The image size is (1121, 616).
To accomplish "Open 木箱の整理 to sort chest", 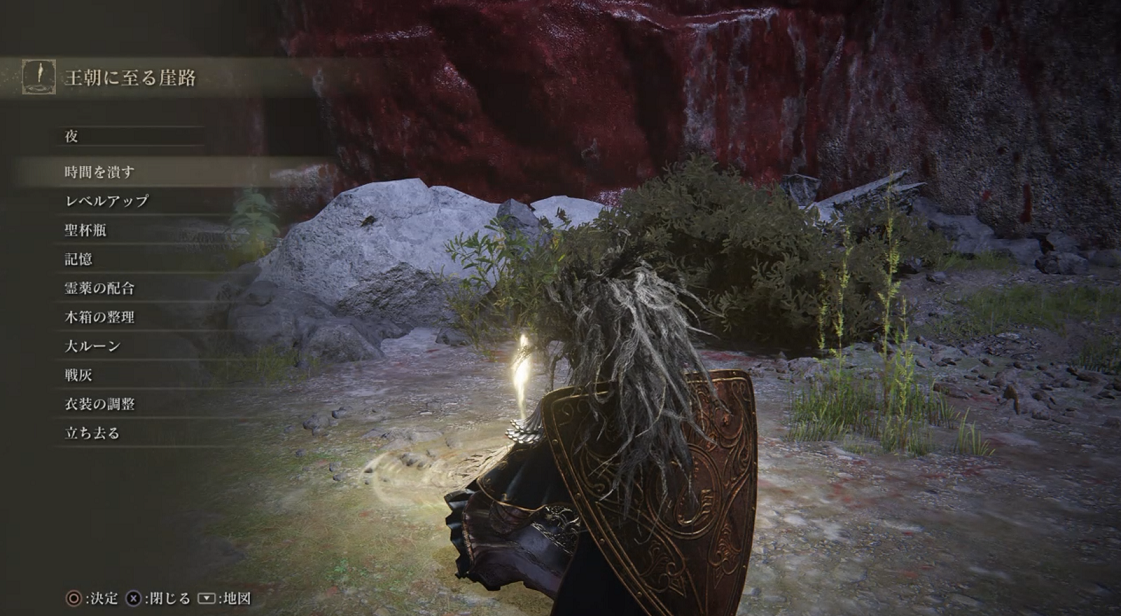I will pyautogui.click(x=99, y=317).
